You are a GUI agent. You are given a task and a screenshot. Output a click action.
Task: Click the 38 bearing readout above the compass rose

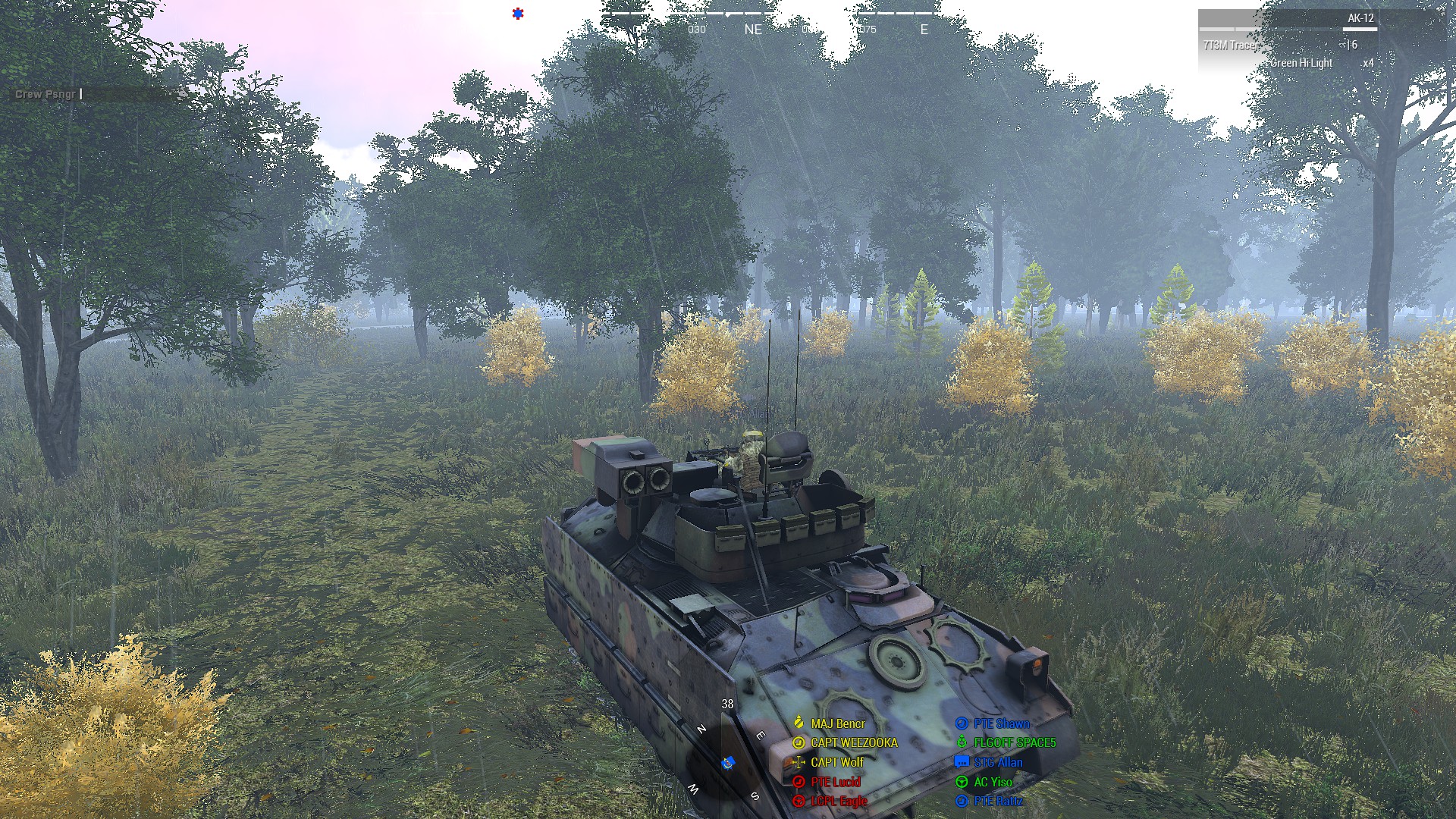[x=727, y=704]
